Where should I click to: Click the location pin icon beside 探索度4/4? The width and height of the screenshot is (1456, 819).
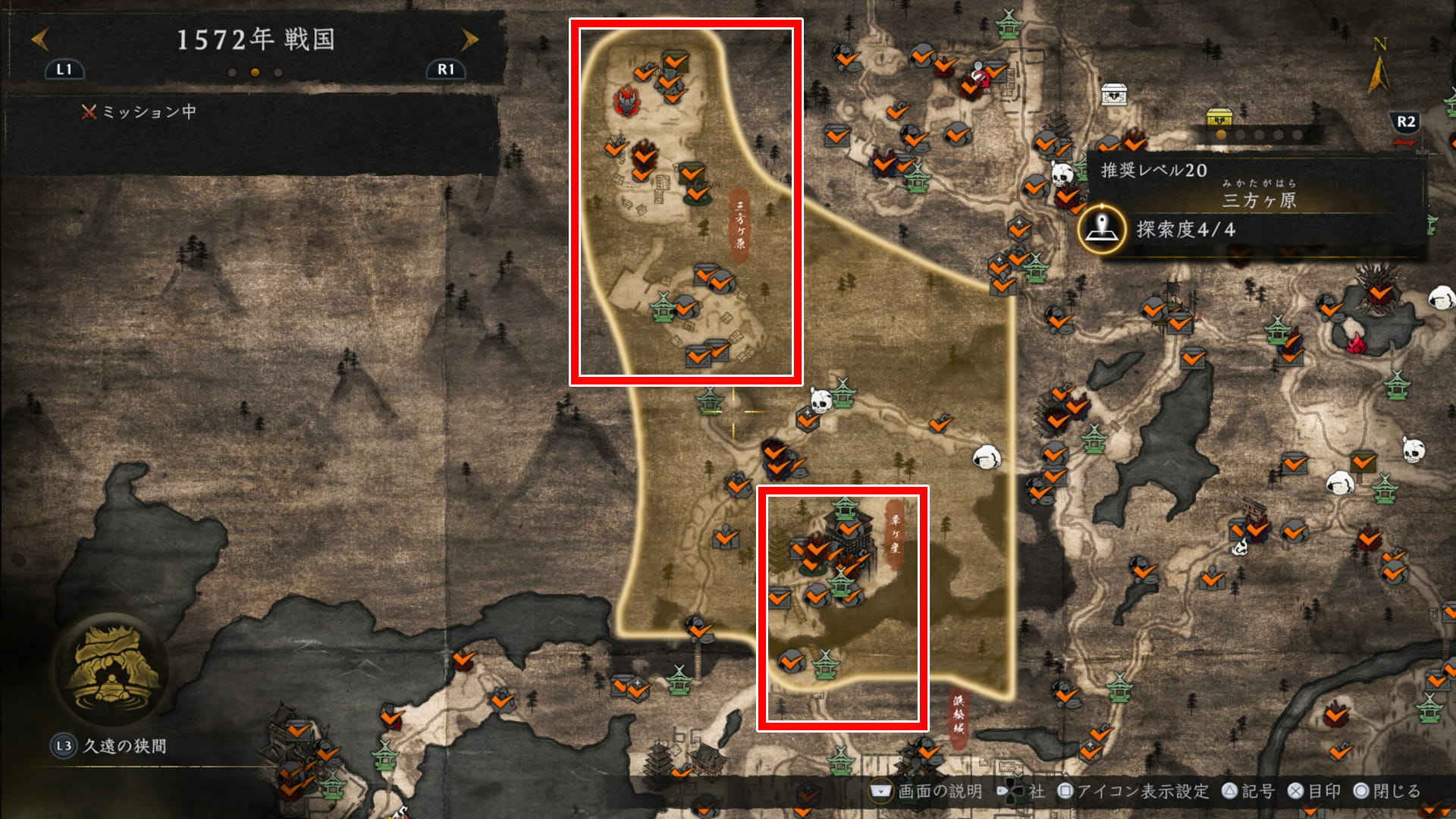click(x=1102, y=227)
